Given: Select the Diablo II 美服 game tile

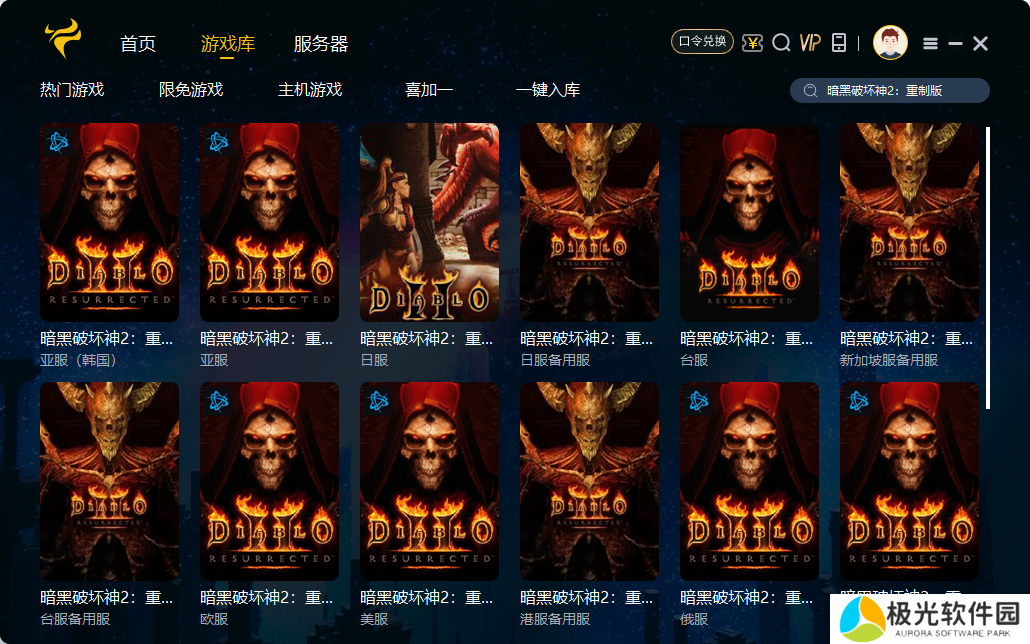Looking at the screenshot, I should tap(429, 480).
